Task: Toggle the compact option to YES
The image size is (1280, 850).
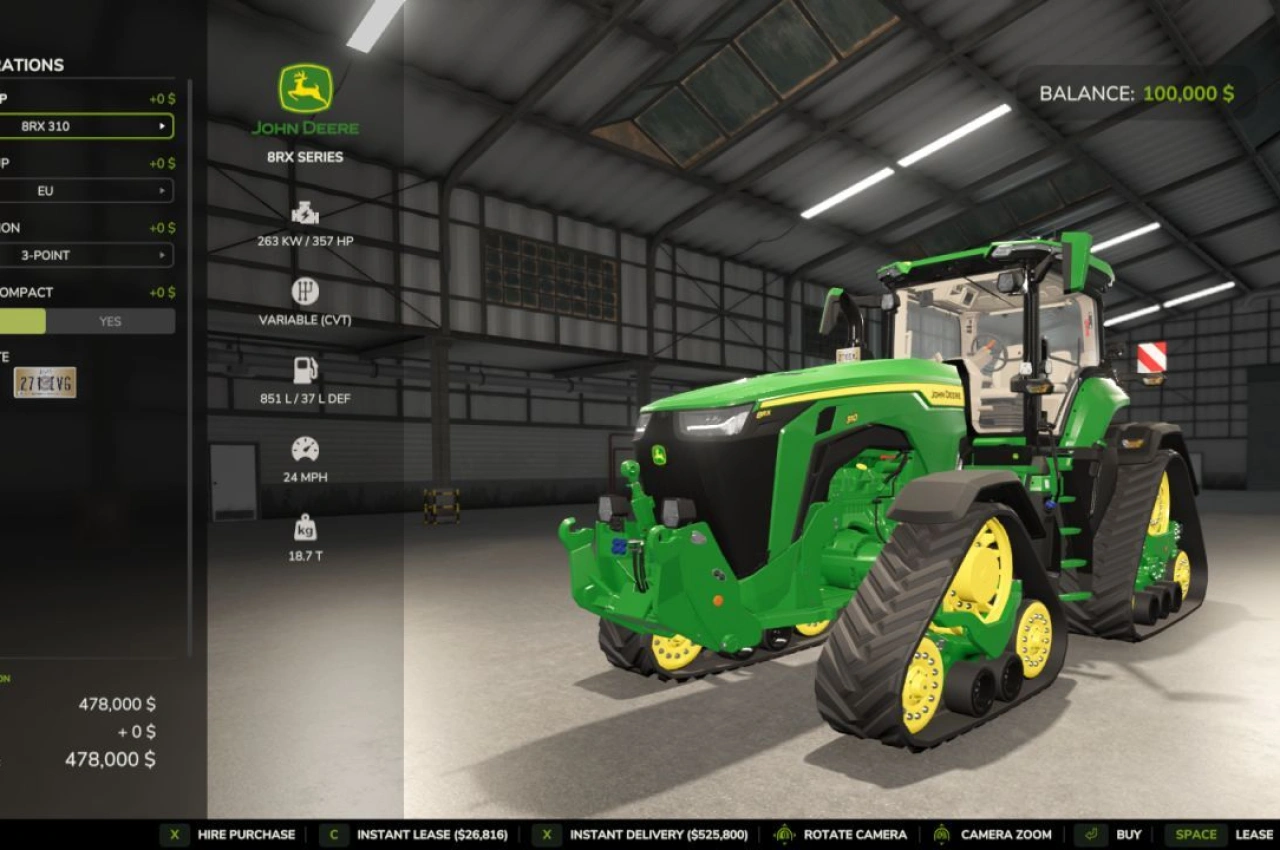Action: pos(110,321)
